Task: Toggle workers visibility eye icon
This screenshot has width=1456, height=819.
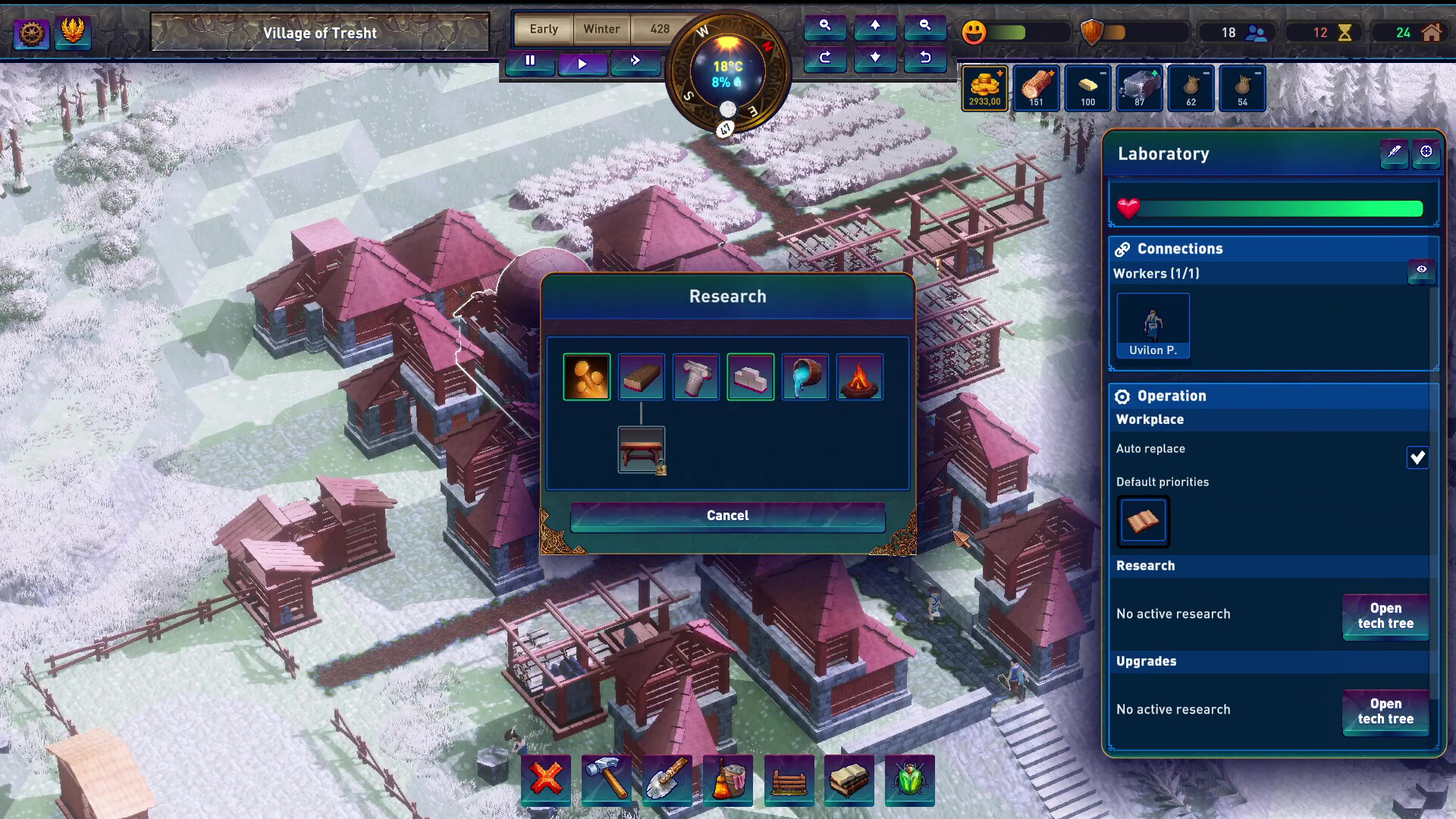Action: click(x=1421, y=270)
